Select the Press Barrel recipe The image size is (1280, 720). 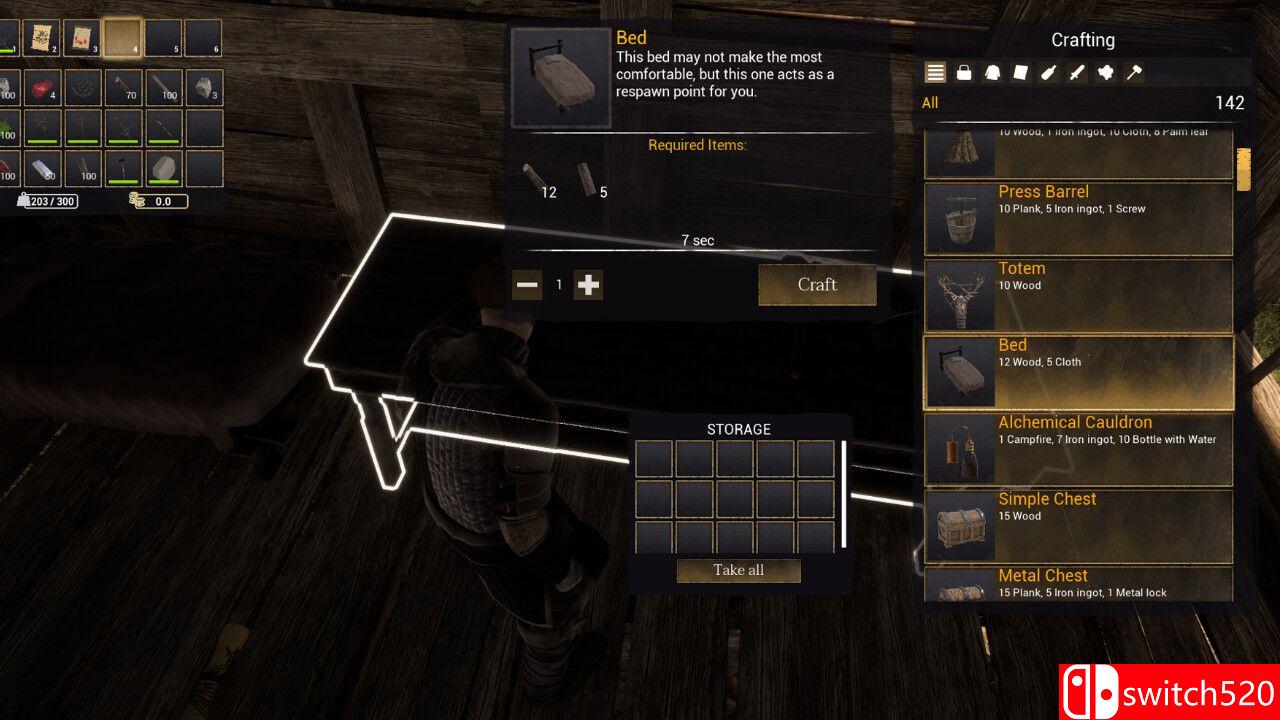coord(1078,218)
